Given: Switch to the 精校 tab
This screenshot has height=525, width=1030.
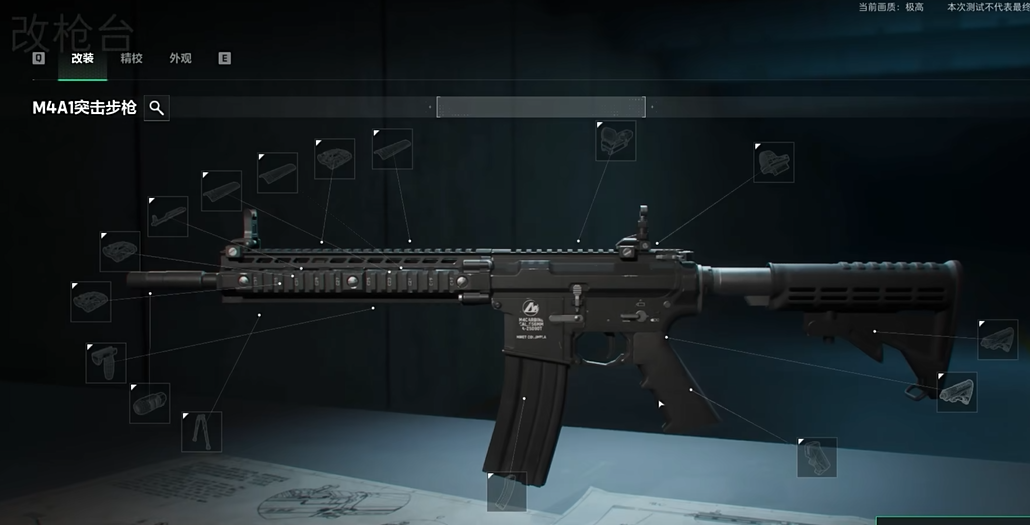Looking at the screenshot, I should [x=131, y=58].
